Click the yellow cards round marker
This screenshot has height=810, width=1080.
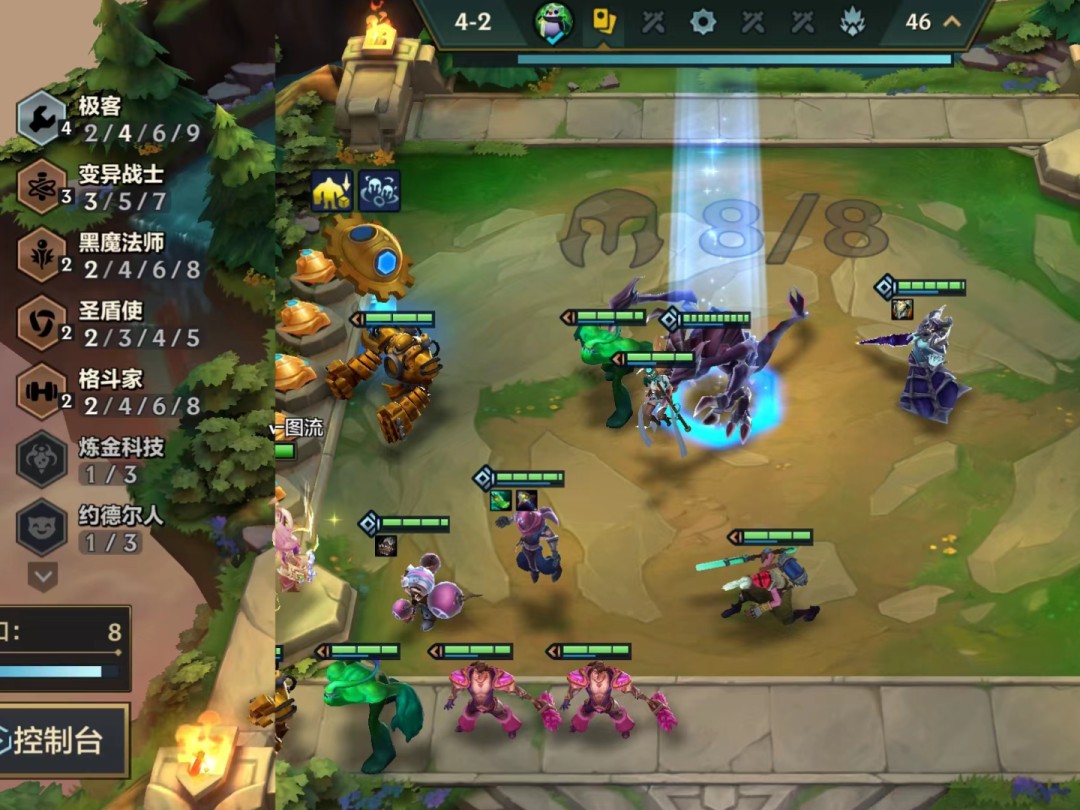pyautogui.click(x=604, y=21)
